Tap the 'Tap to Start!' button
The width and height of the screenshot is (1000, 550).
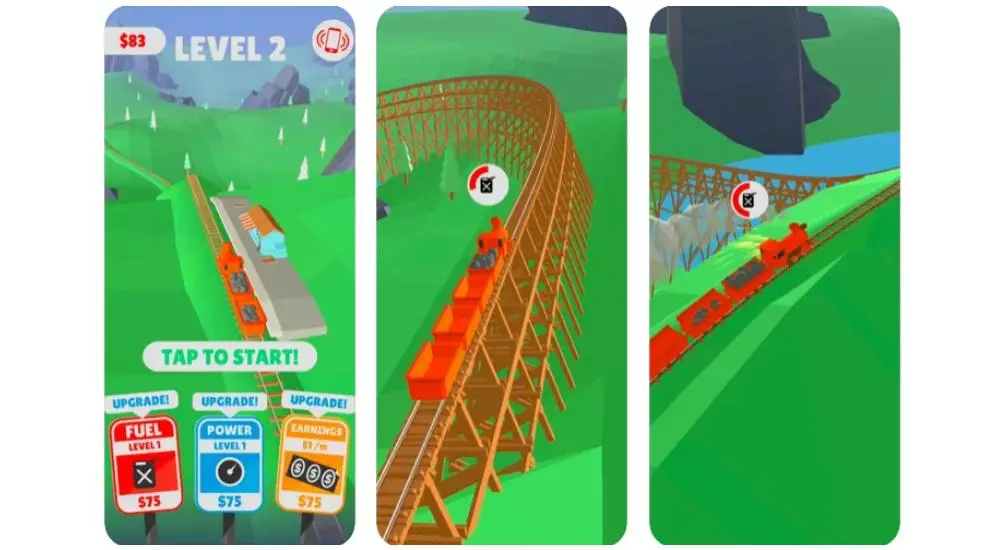(230, 356)
